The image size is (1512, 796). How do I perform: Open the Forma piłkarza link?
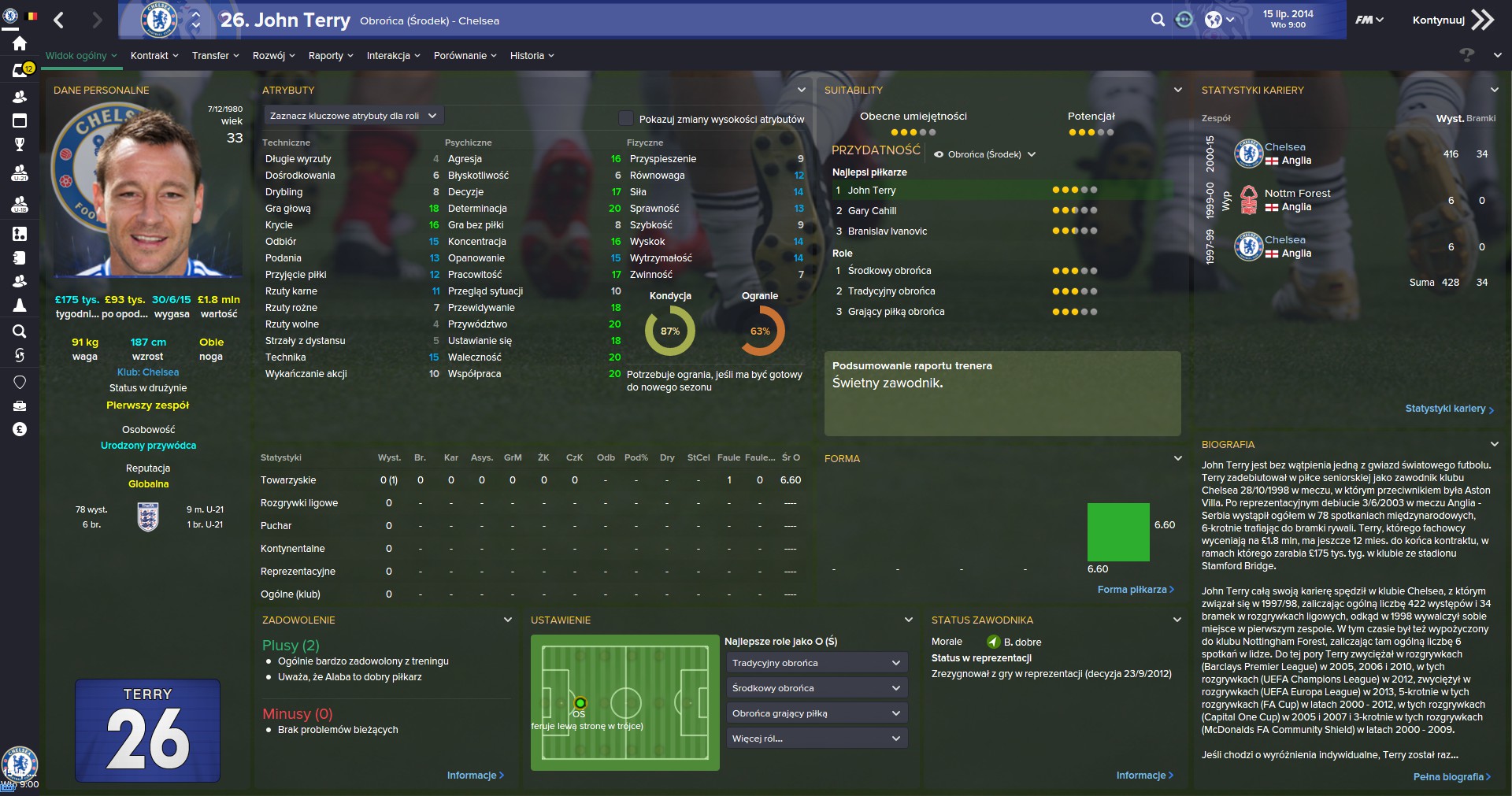(1135, 590)
